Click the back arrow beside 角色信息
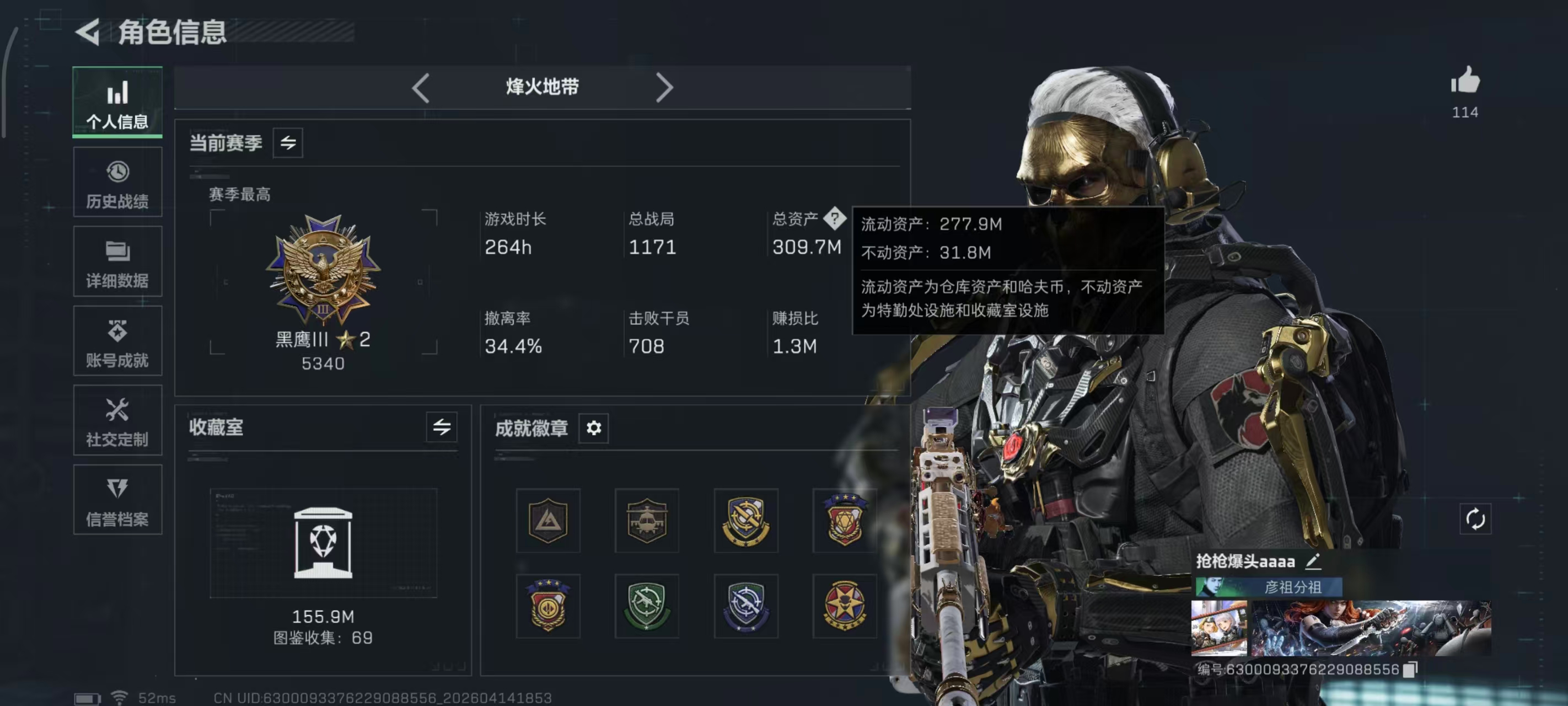This screenshot has width=1568, height=706. click(x=88, y=33)
